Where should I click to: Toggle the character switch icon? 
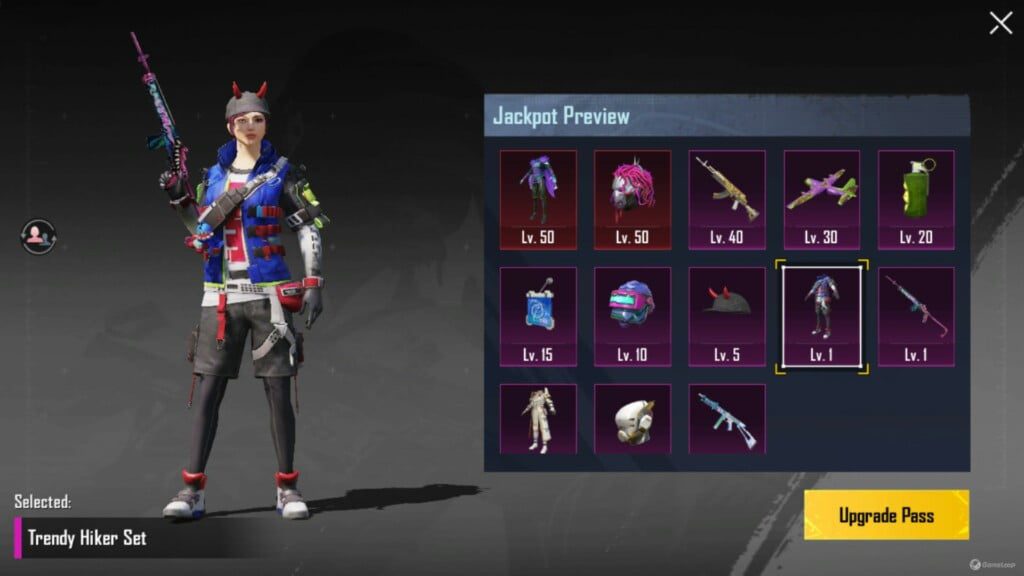(x=38, y=237)
